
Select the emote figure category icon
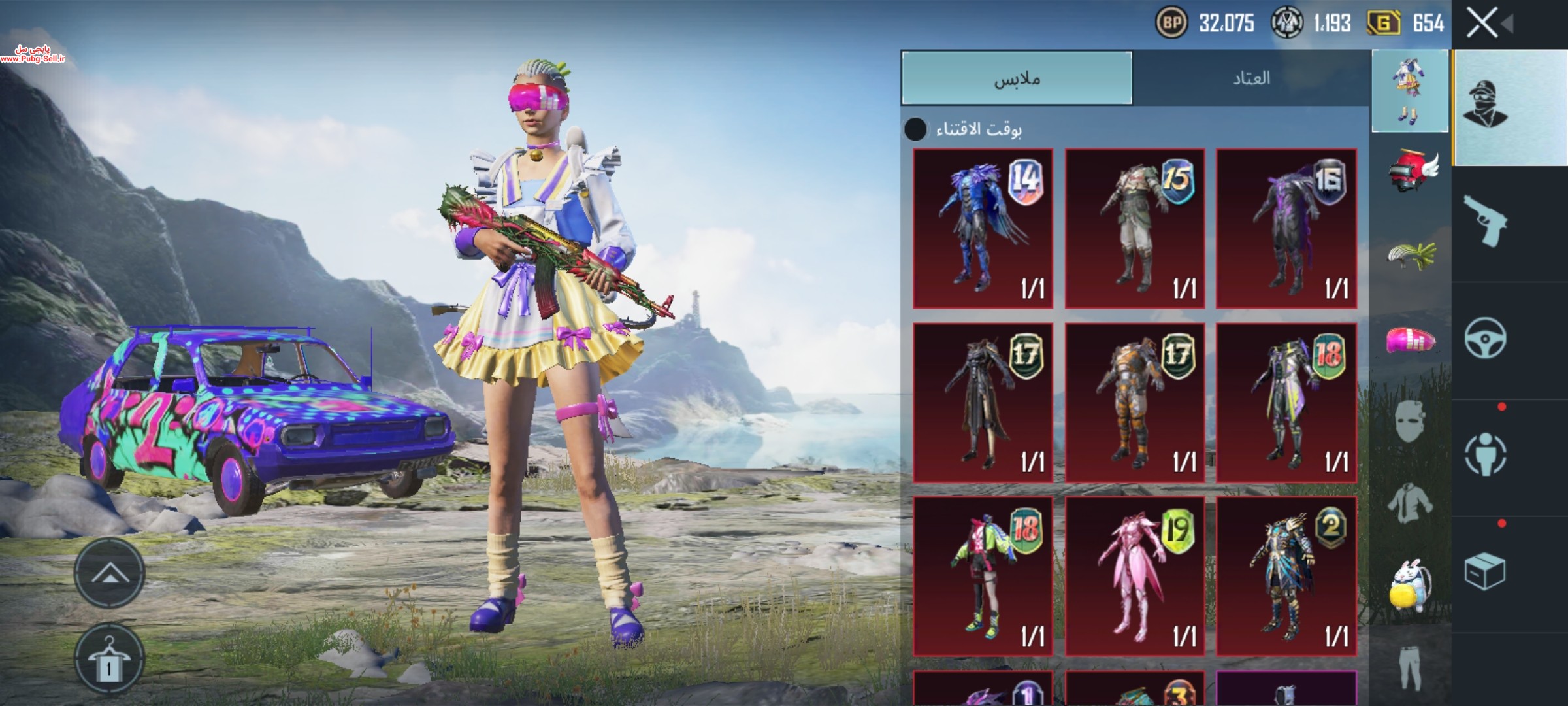pyautogui.click(x=1485, y=454)
